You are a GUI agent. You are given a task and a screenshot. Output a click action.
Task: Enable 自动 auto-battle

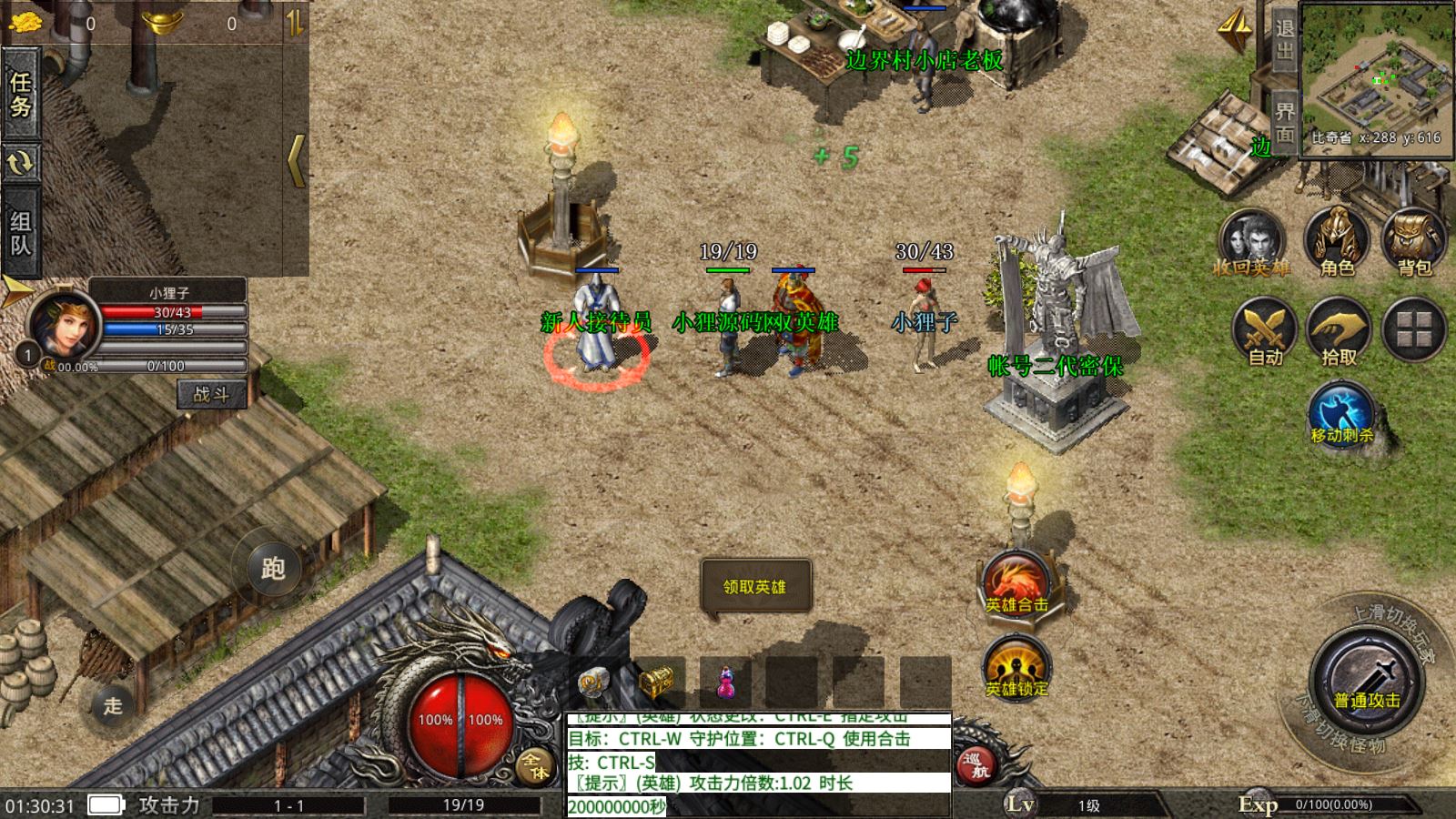(1265, 331)
